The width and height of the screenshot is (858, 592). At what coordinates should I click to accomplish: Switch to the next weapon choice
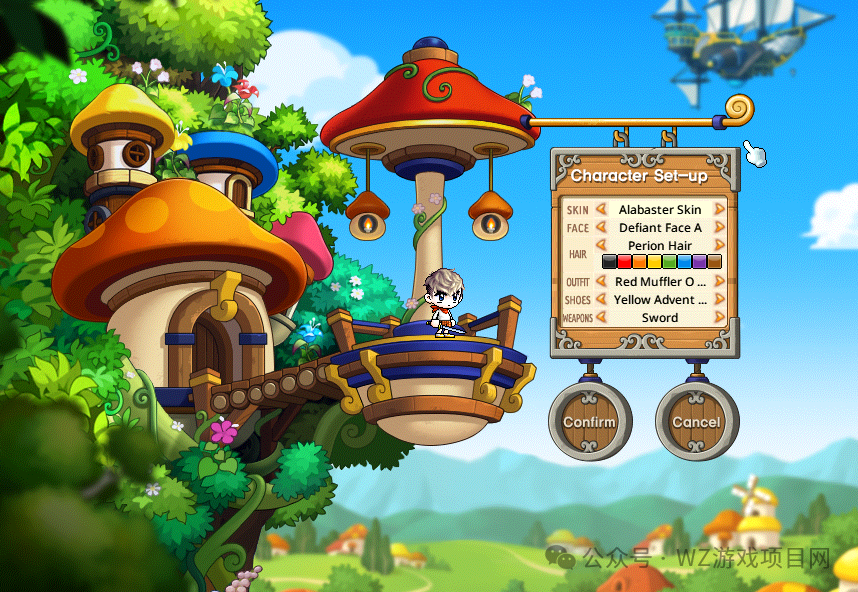719,318
